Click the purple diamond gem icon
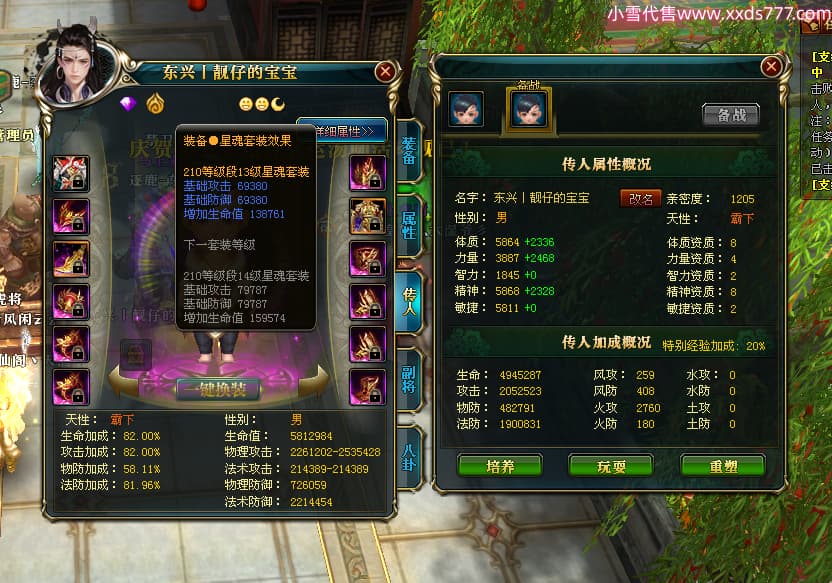The height and width of the screenshot is (583, 832). pos(127,104)
